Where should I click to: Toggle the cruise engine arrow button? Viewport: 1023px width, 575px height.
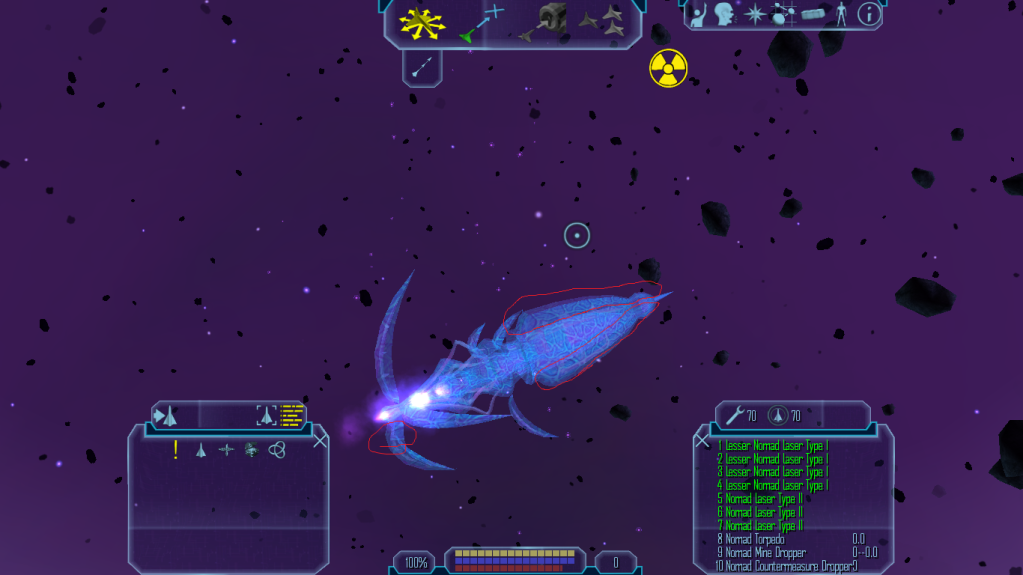click(422, 68)
